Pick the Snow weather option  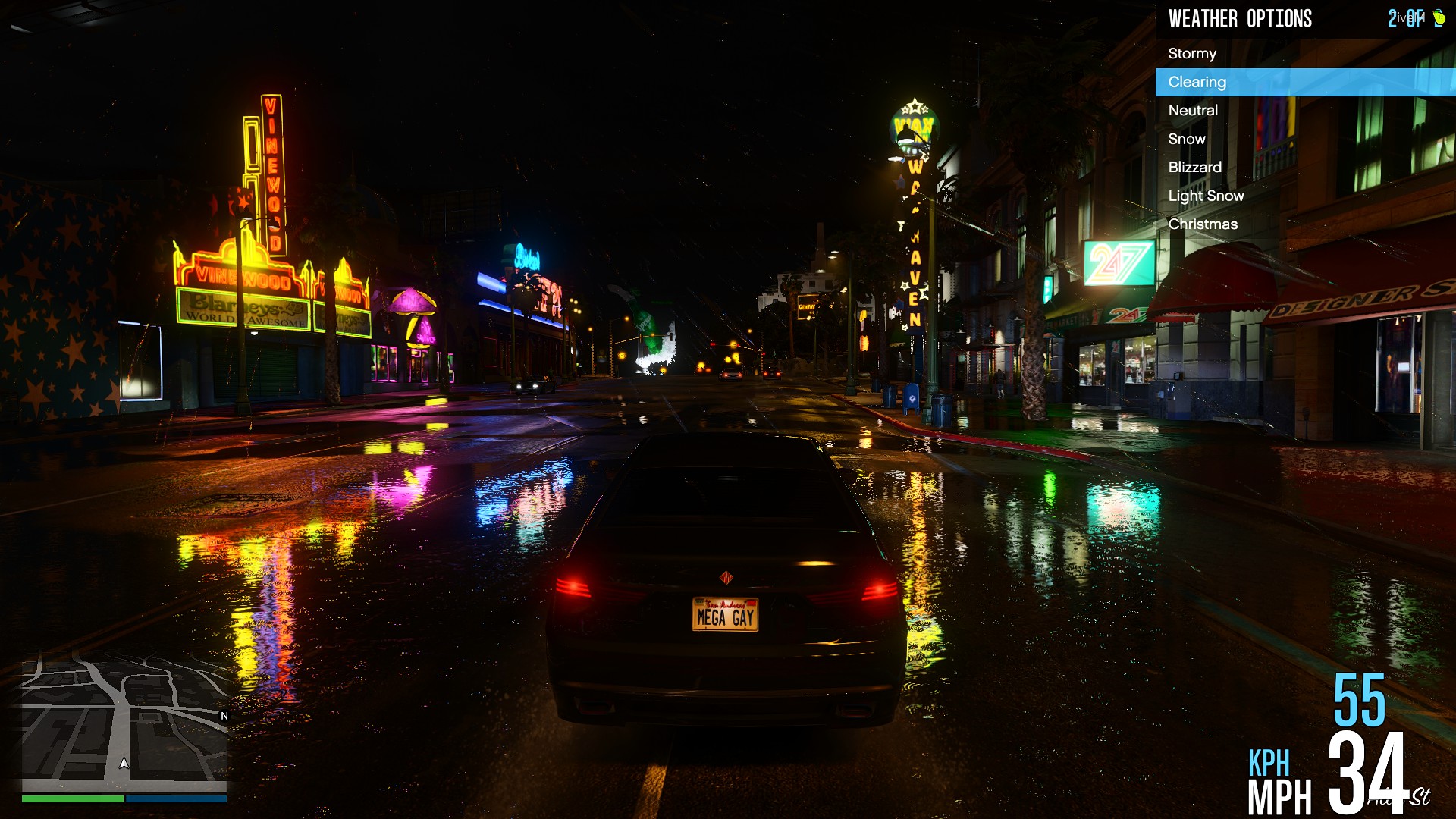point(1187,139)
